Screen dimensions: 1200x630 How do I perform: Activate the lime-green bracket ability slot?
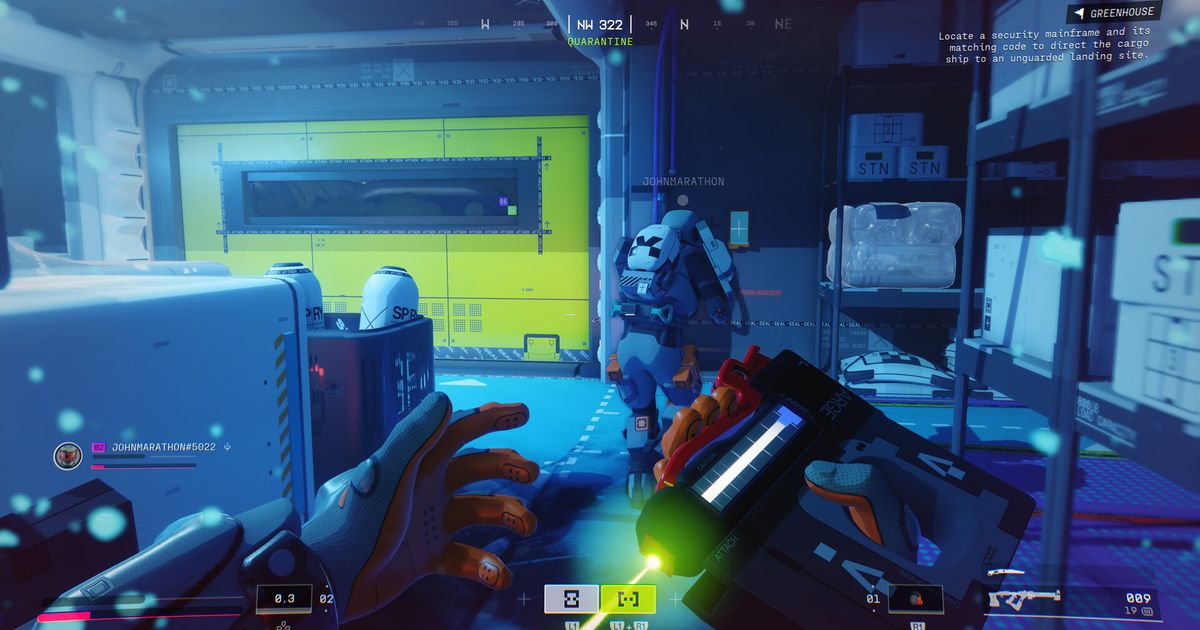(628, 599)
